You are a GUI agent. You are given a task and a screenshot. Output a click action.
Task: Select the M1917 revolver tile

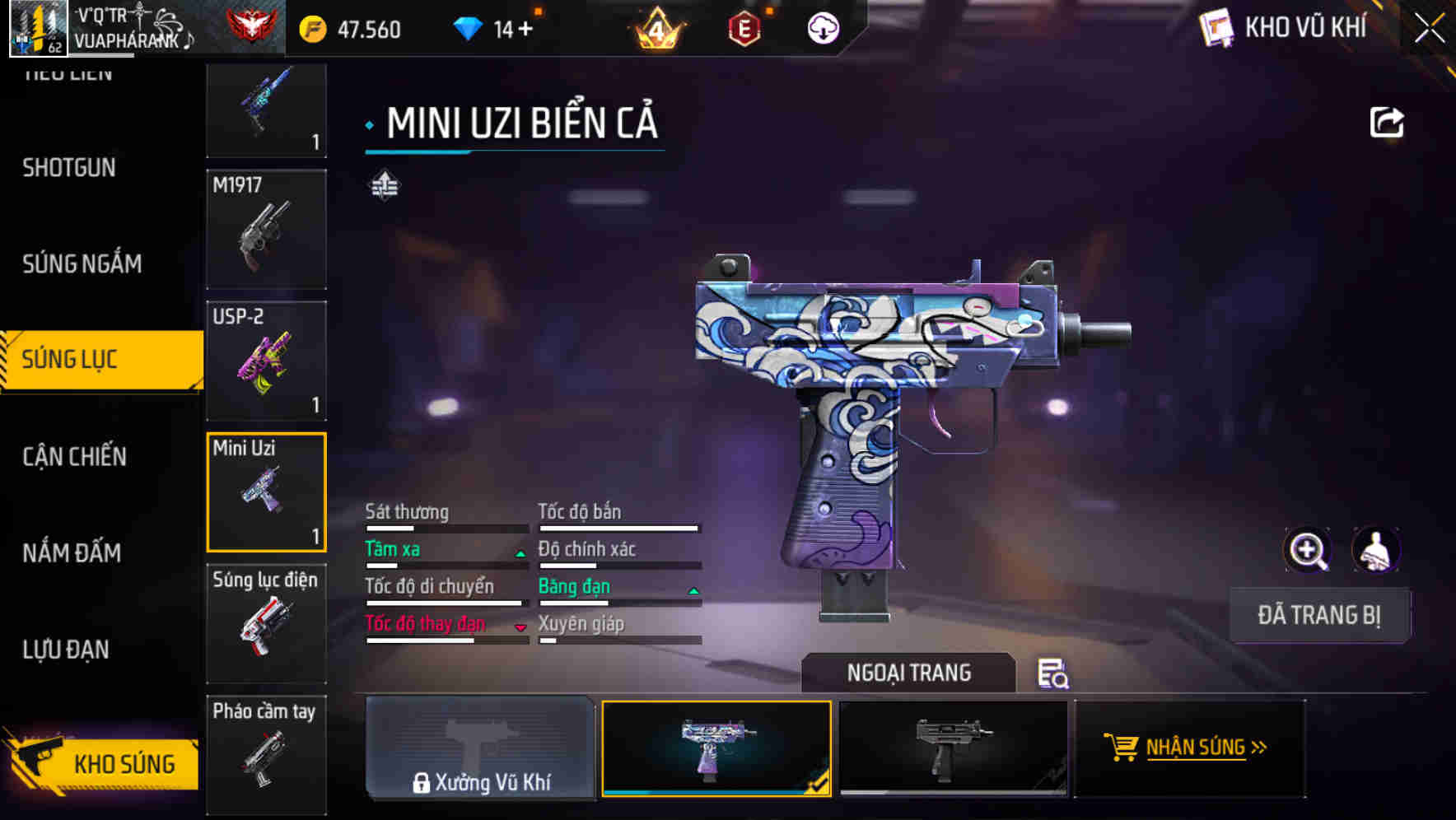coord(266,230)
